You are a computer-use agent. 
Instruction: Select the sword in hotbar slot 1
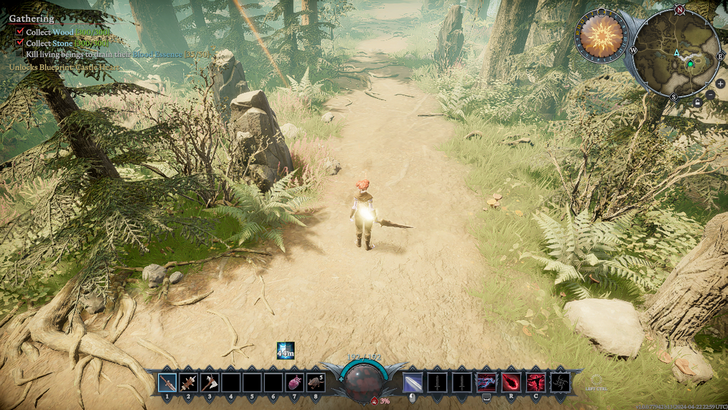166,382
